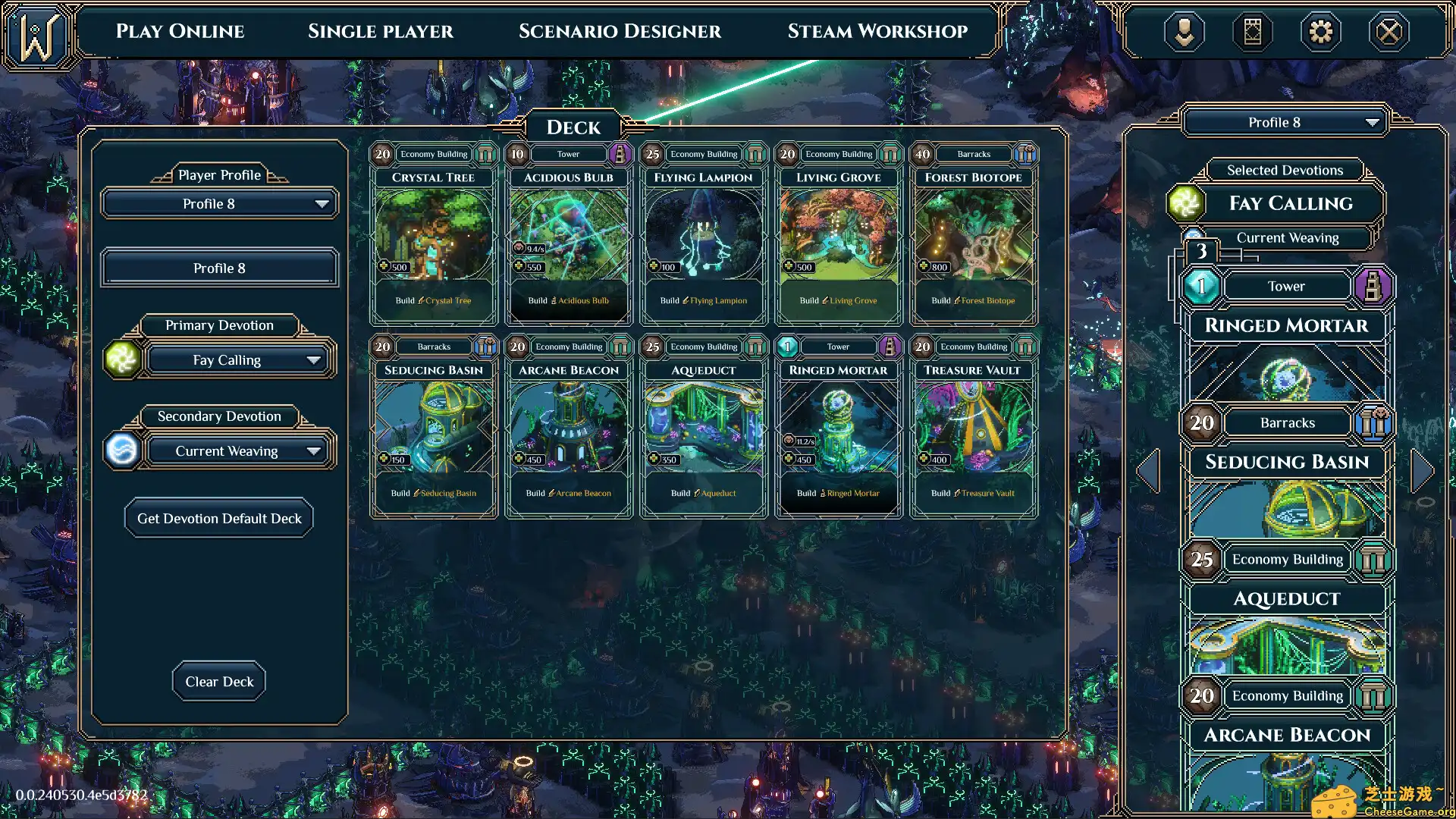Get the Devotion Default Deck
Image resolution: width=1456 pixels, height=819 pixels.
[x=219, y=519]
